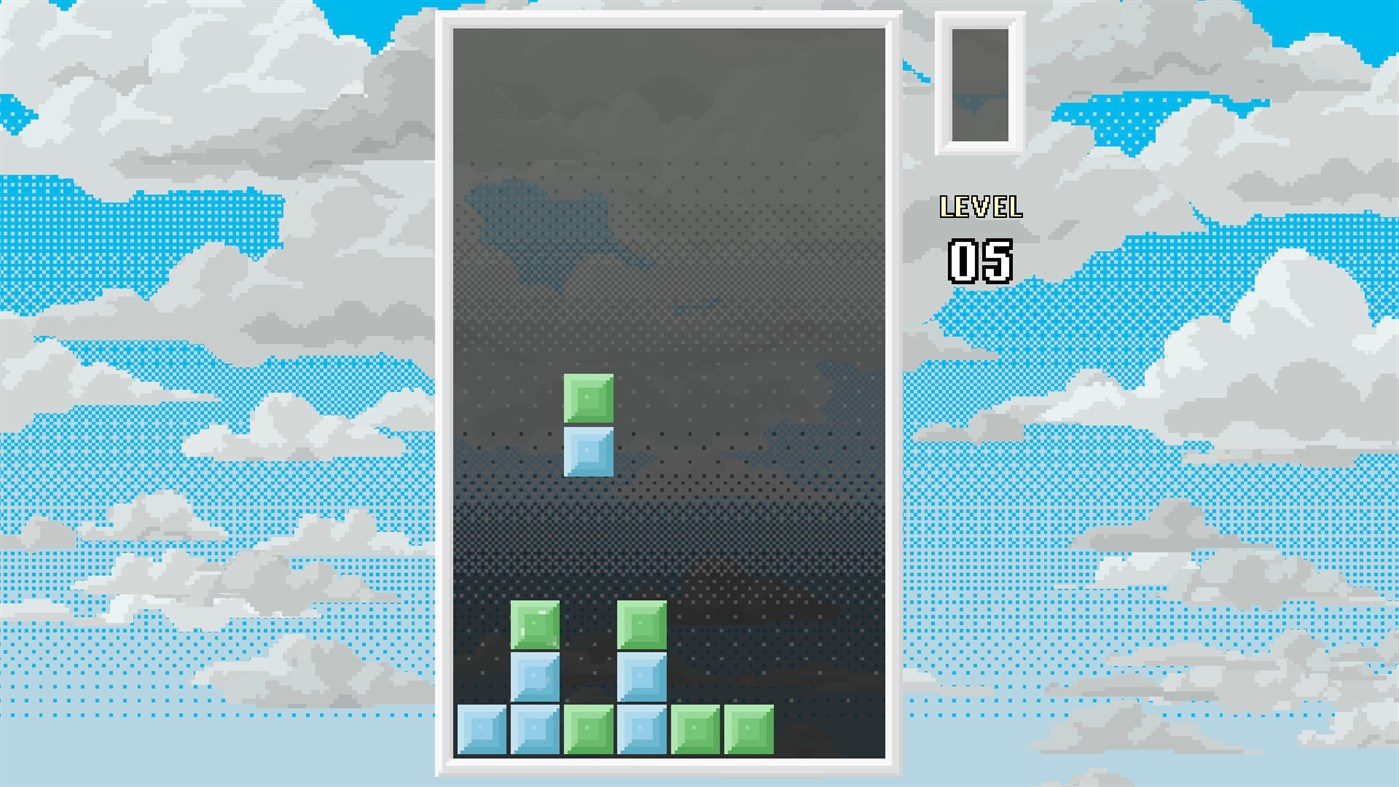Click the falling green block

pyautogui.click(x=589, y=400)
